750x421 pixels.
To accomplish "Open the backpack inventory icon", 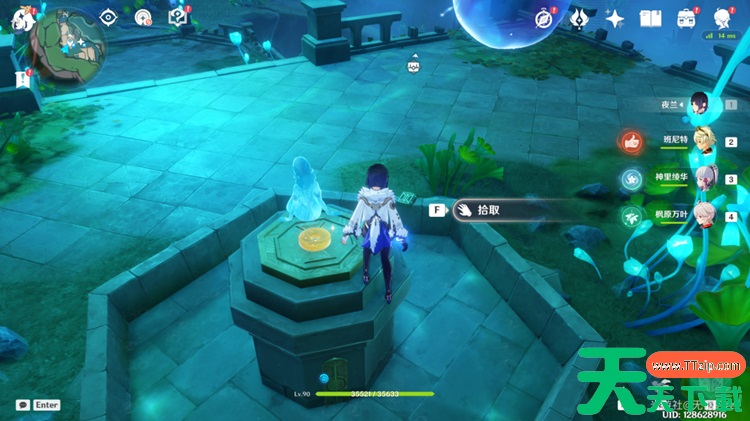I will 686,18.
